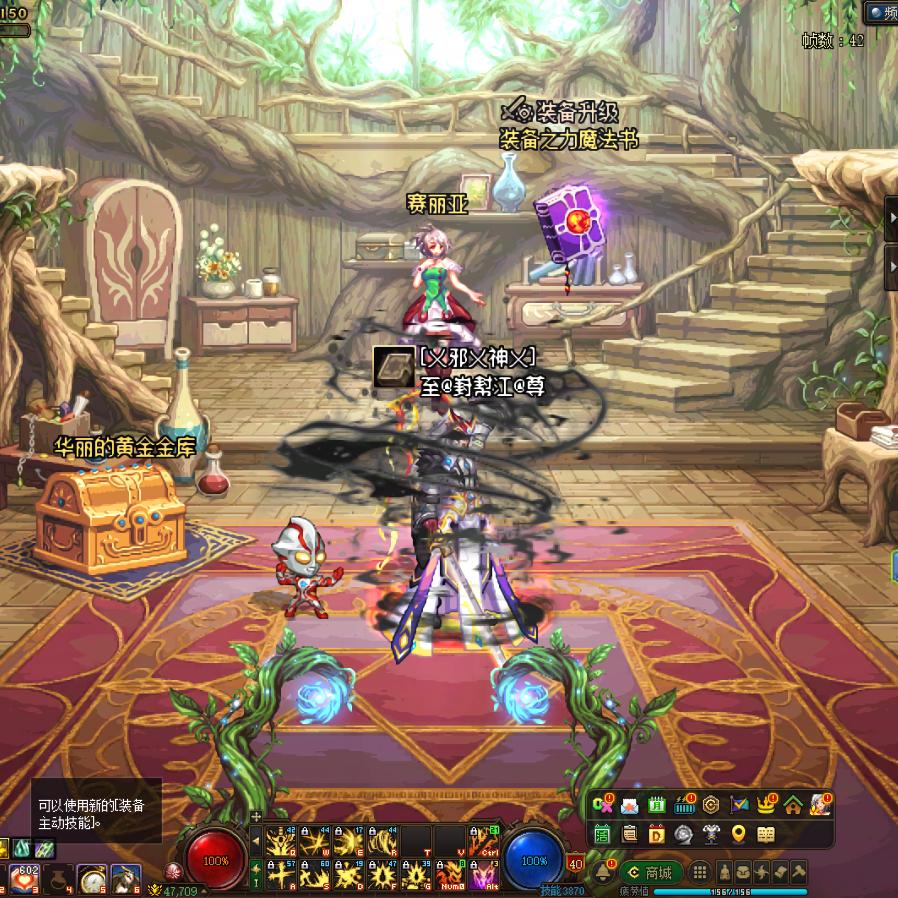Open the book journal icon

point(766,833)
